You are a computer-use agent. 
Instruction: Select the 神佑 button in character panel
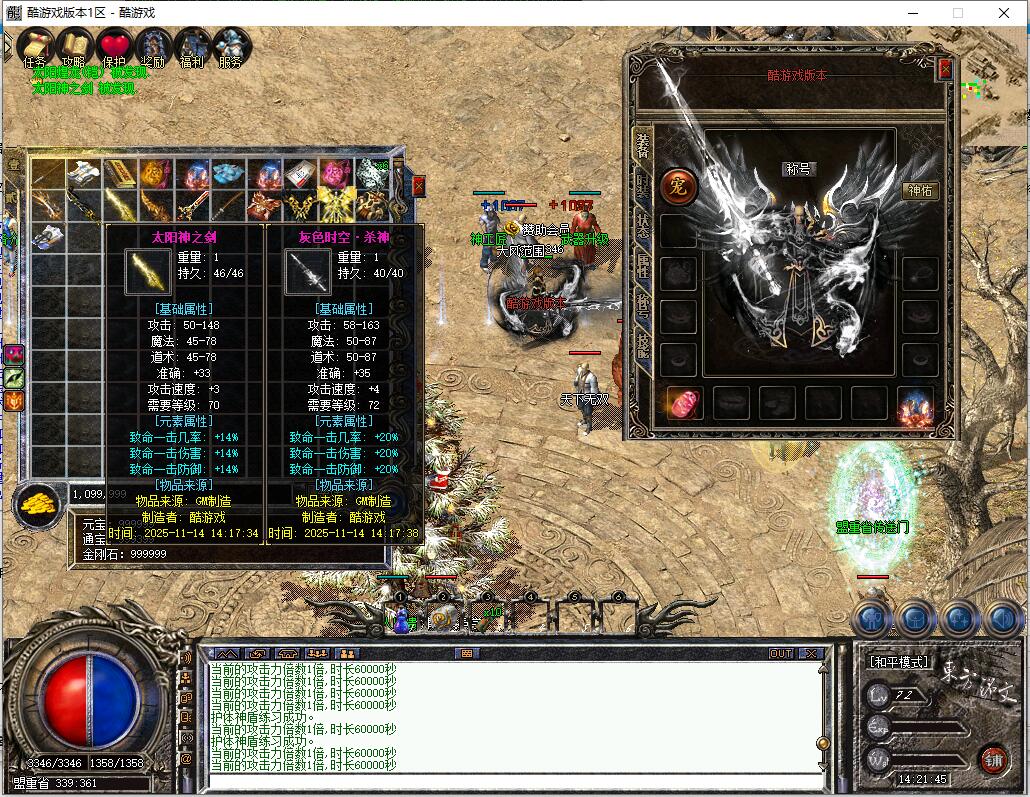tap(920, 190)
